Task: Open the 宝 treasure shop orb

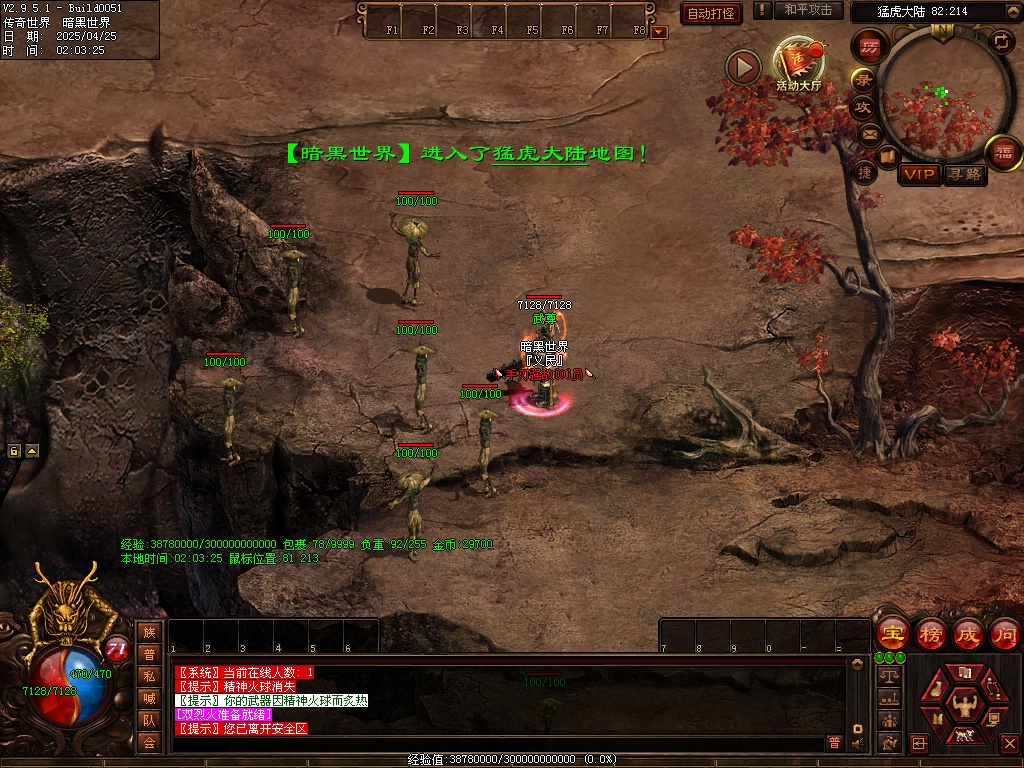Action: tap(891, 634)
